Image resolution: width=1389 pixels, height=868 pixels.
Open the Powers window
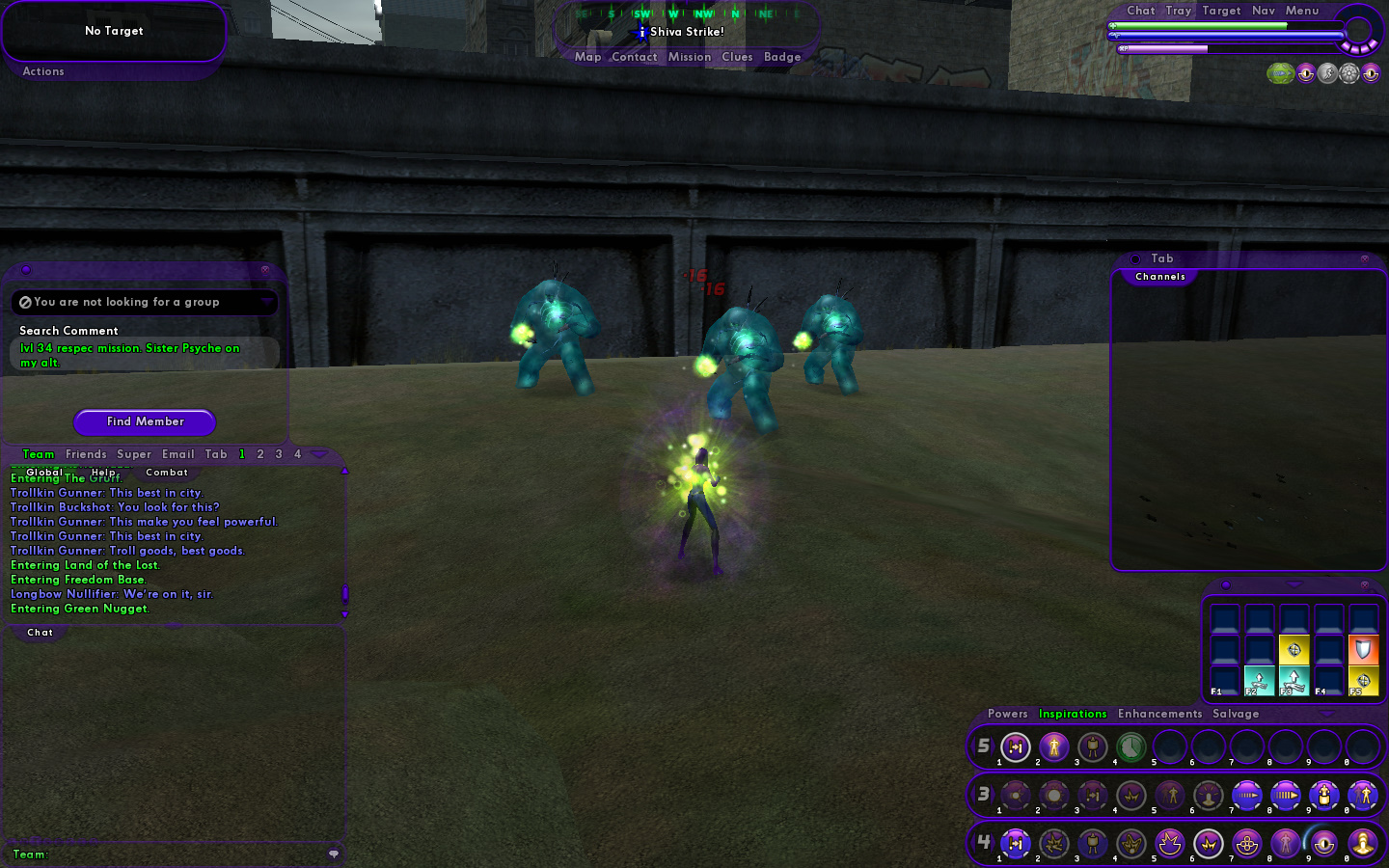point(1007,714)
